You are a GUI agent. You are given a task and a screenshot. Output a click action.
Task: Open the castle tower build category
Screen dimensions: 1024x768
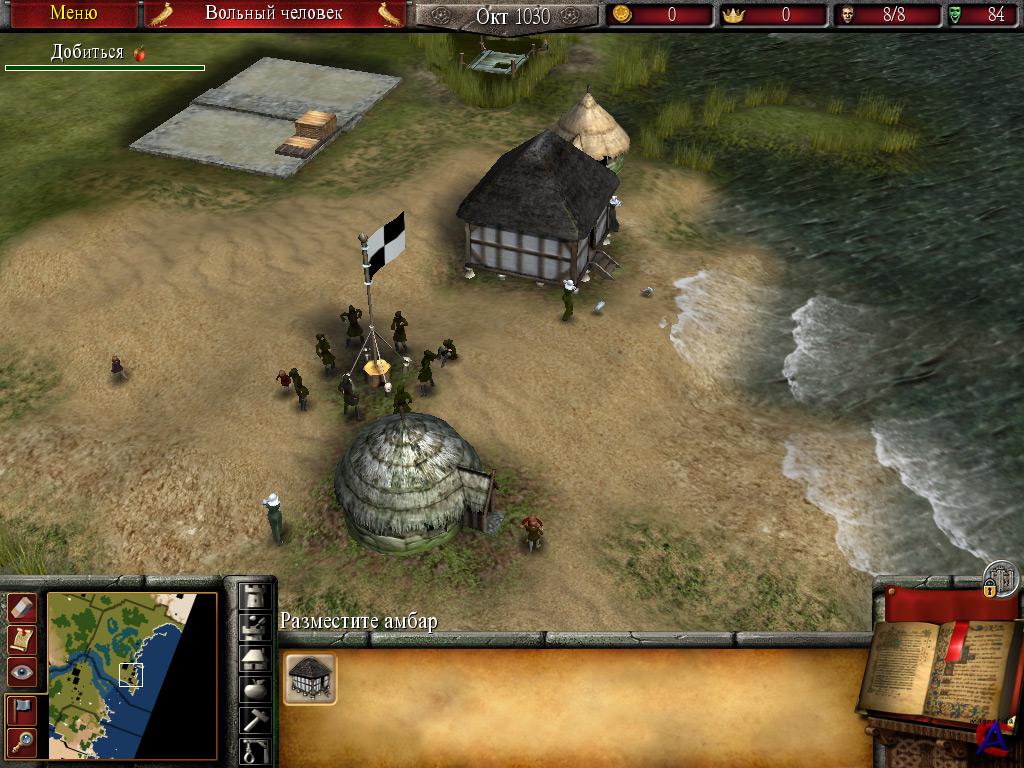tap(255, 596)
